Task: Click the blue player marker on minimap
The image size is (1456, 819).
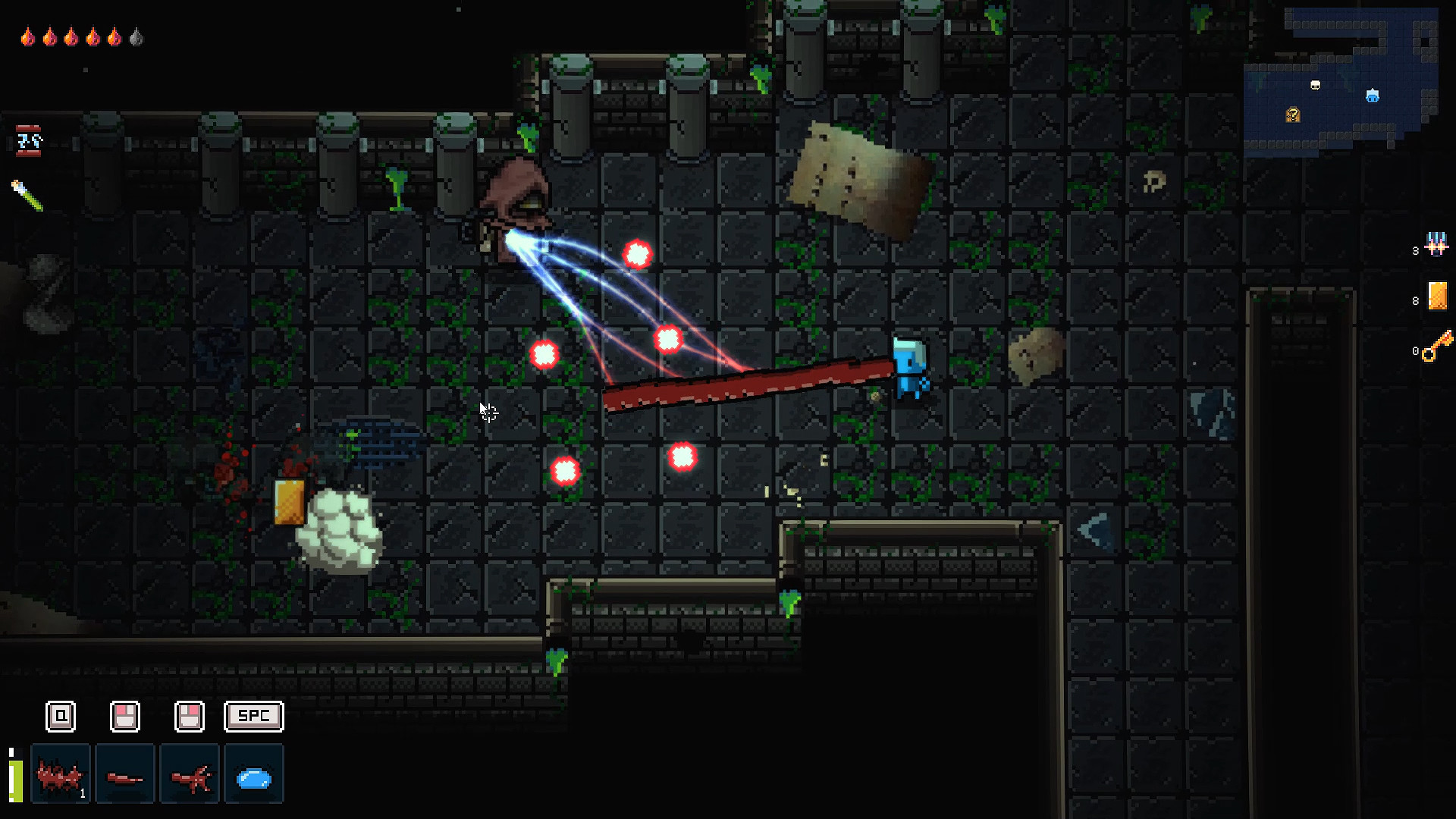Action: (x=1373, y=96)
